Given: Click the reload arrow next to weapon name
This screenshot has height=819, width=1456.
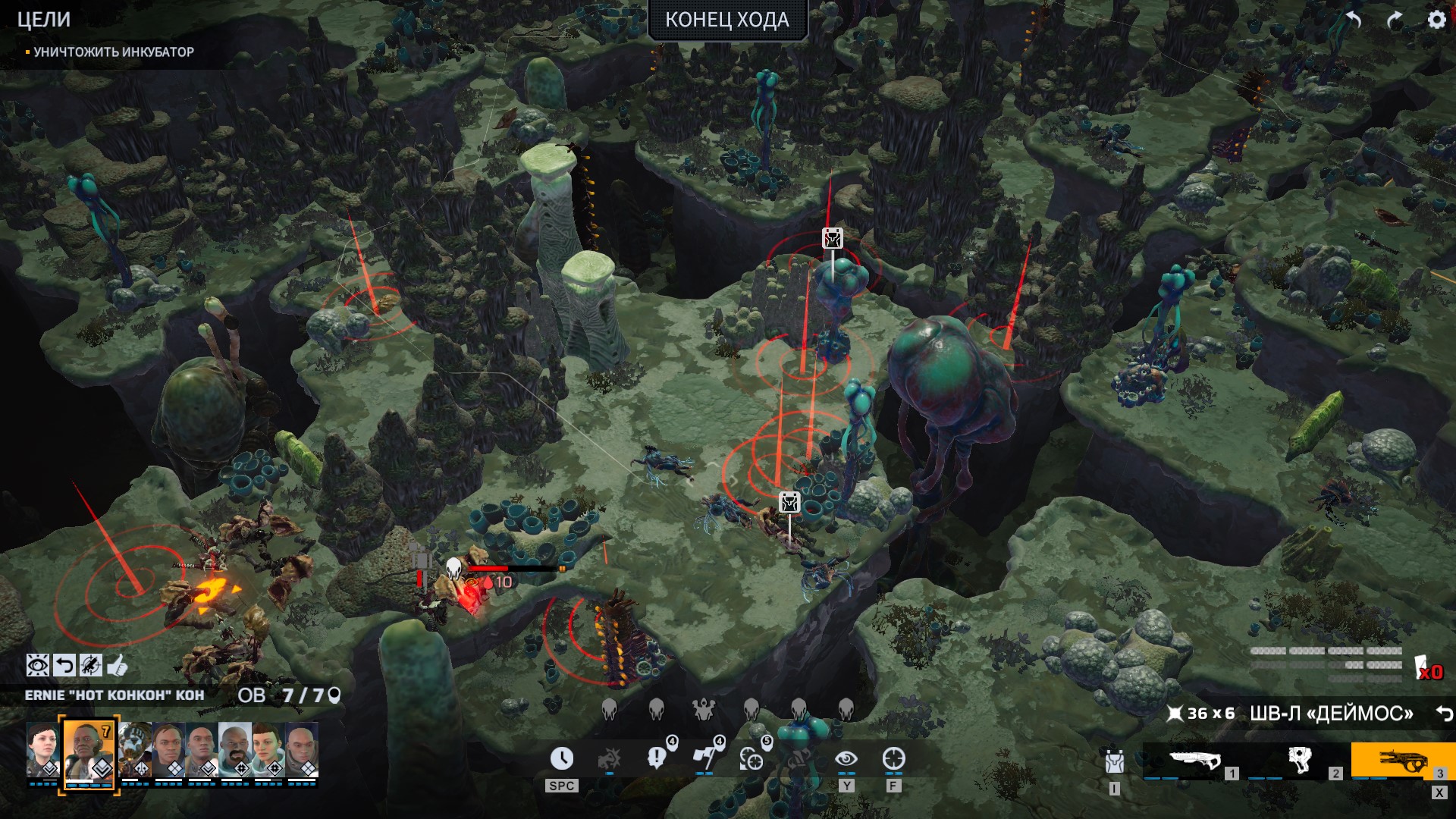Looking at the screenshot, I should (1444, 714).
